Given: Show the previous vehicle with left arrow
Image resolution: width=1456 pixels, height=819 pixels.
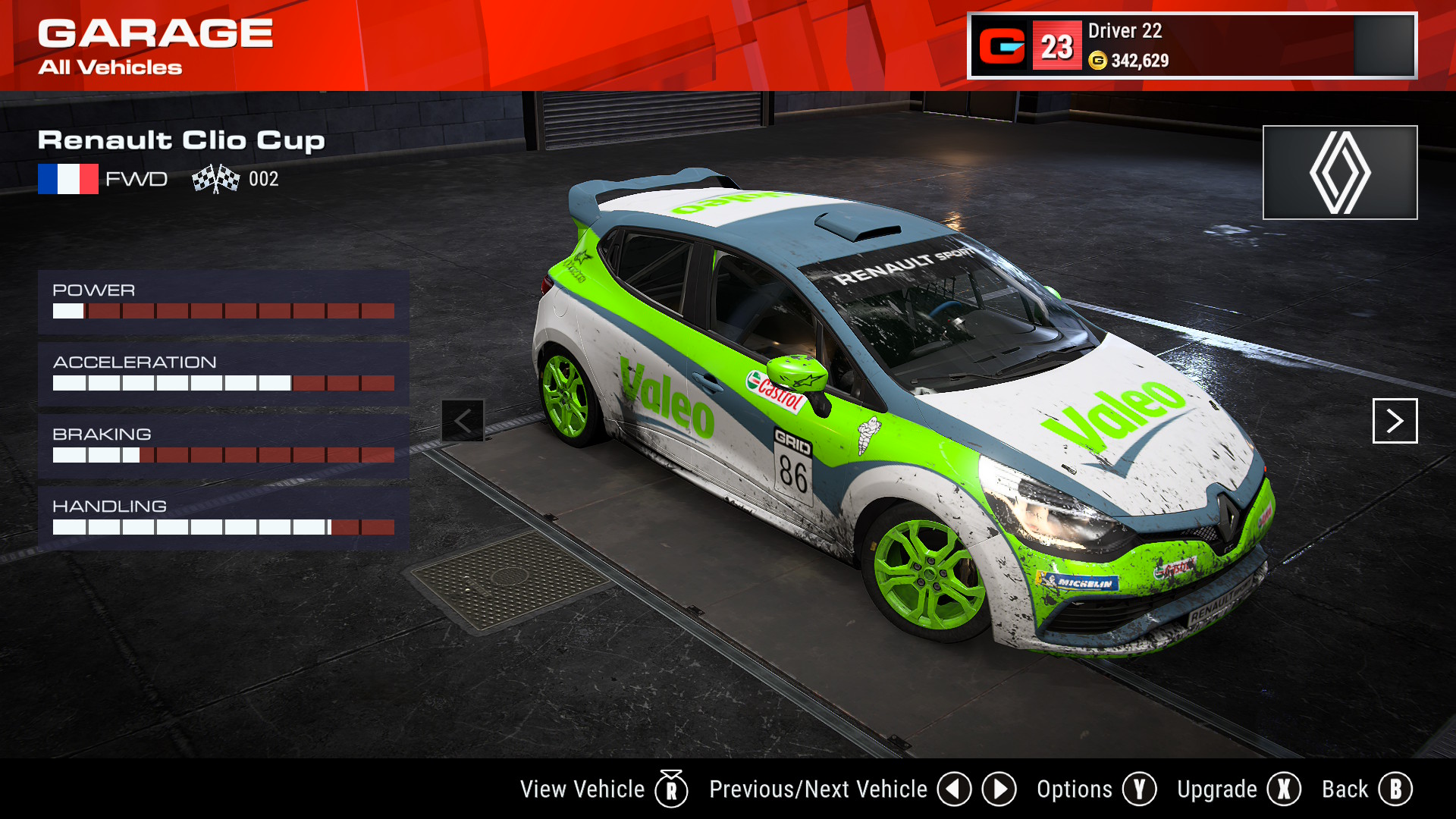Looking at the screenshot, I should pos(463,421).
